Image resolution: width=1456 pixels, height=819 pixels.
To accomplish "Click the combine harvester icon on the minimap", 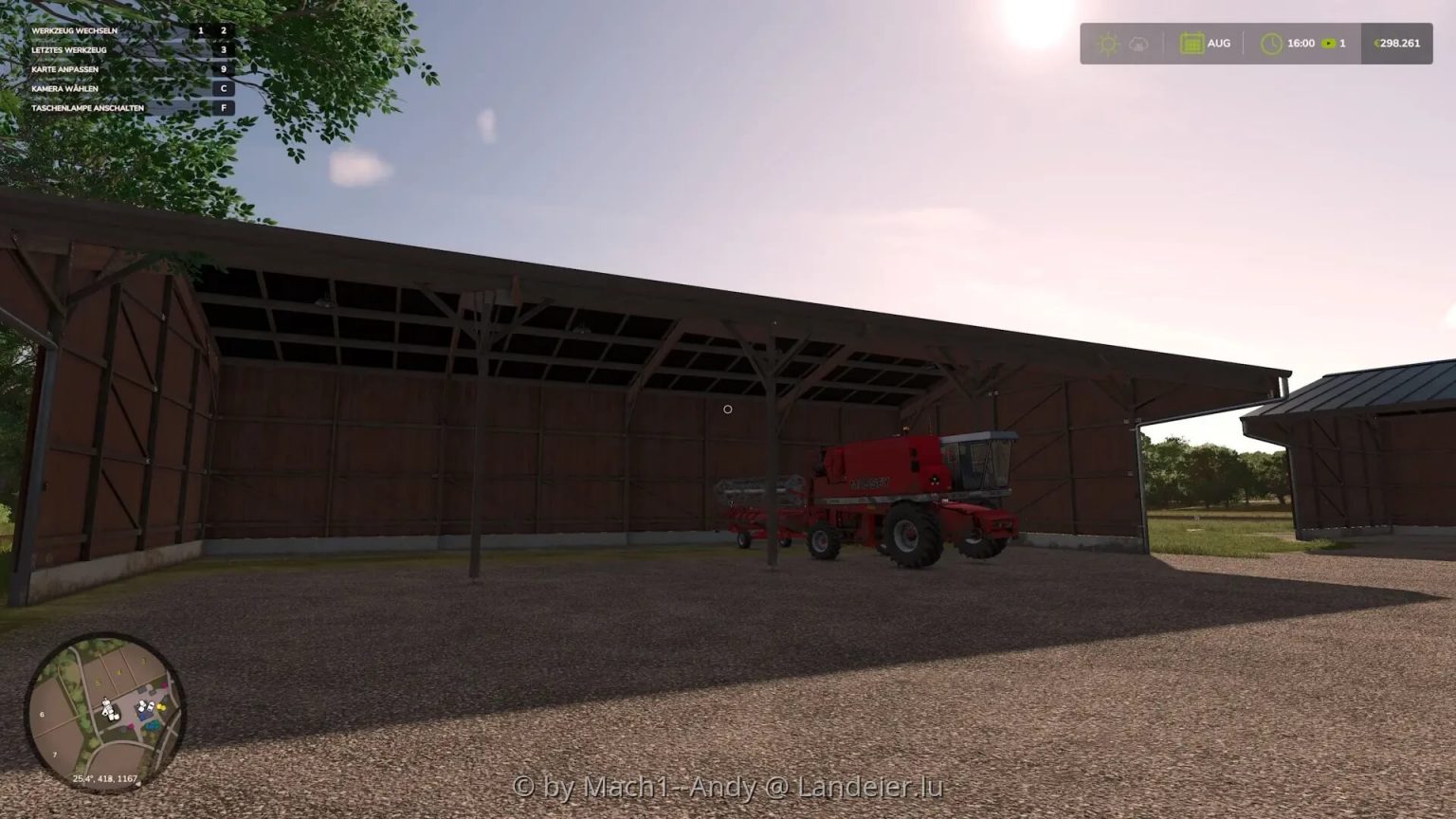I will click(x=108, y=708).
